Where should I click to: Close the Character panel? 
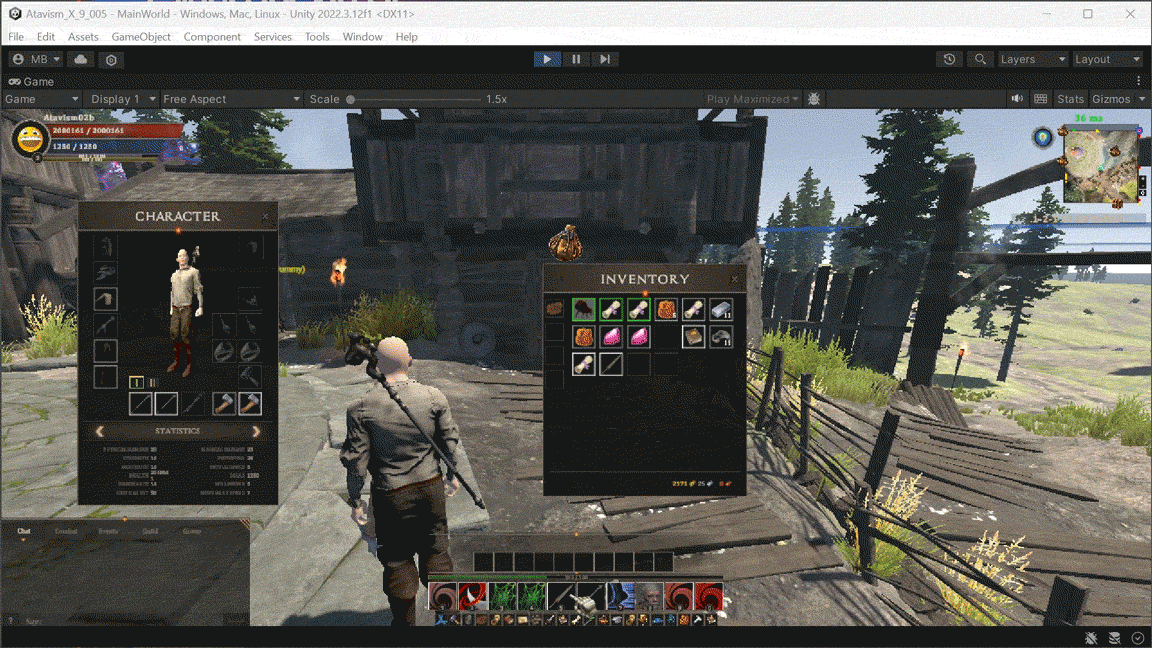pyautogui.click(x=265, y=216)
